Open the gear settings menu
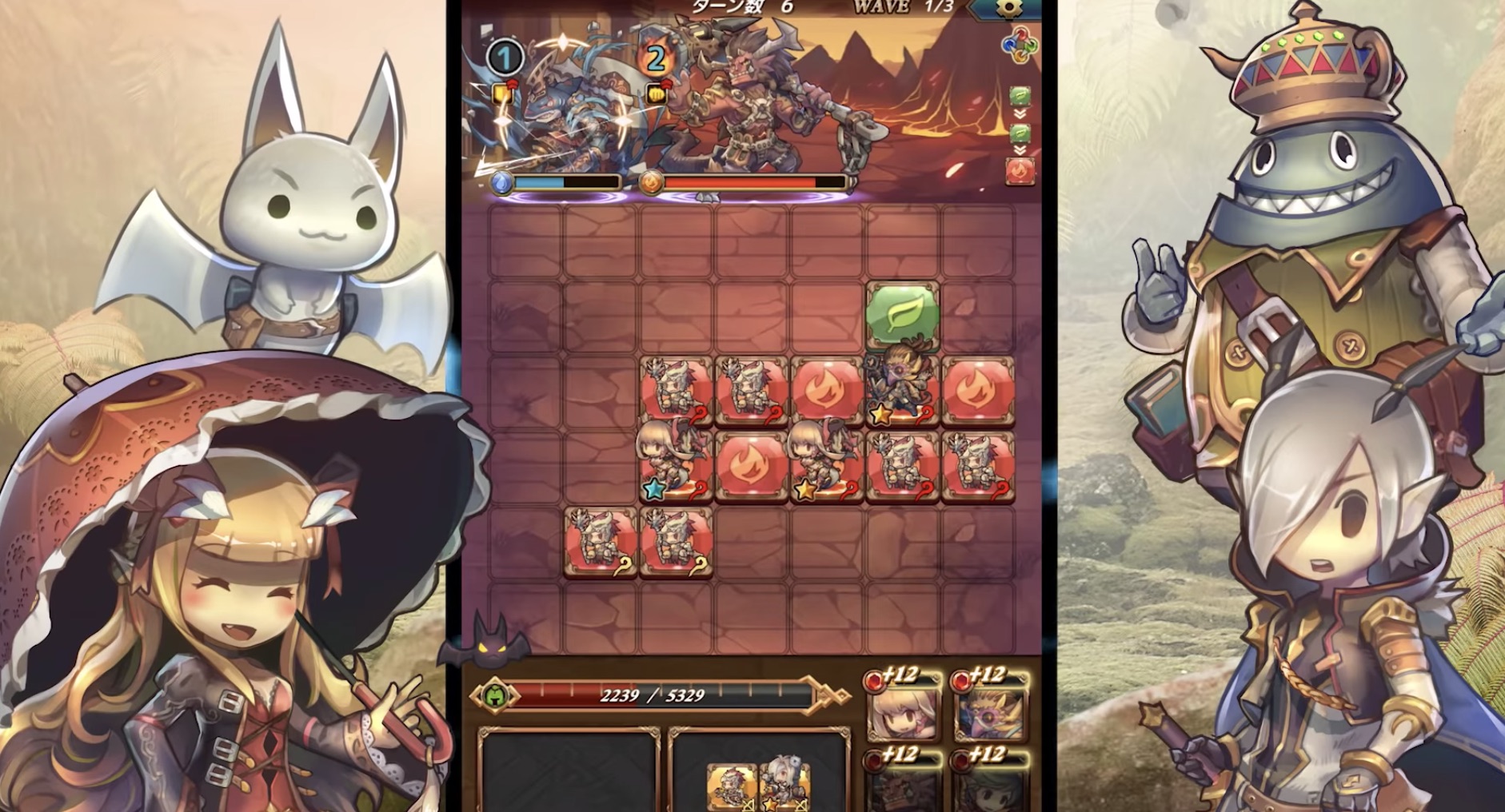Screen dimensions: 1505x812 point(1009,8)
